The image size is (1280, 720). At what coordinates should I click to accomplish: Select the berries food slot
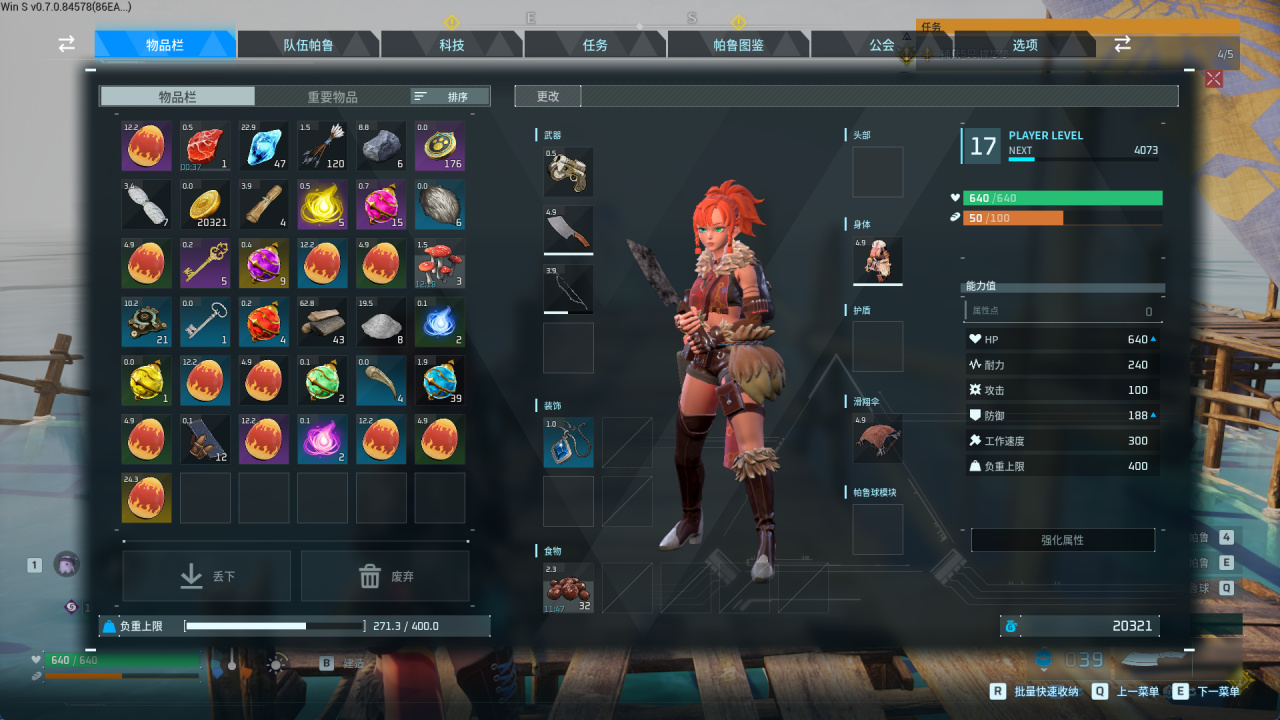click(568, 588)
